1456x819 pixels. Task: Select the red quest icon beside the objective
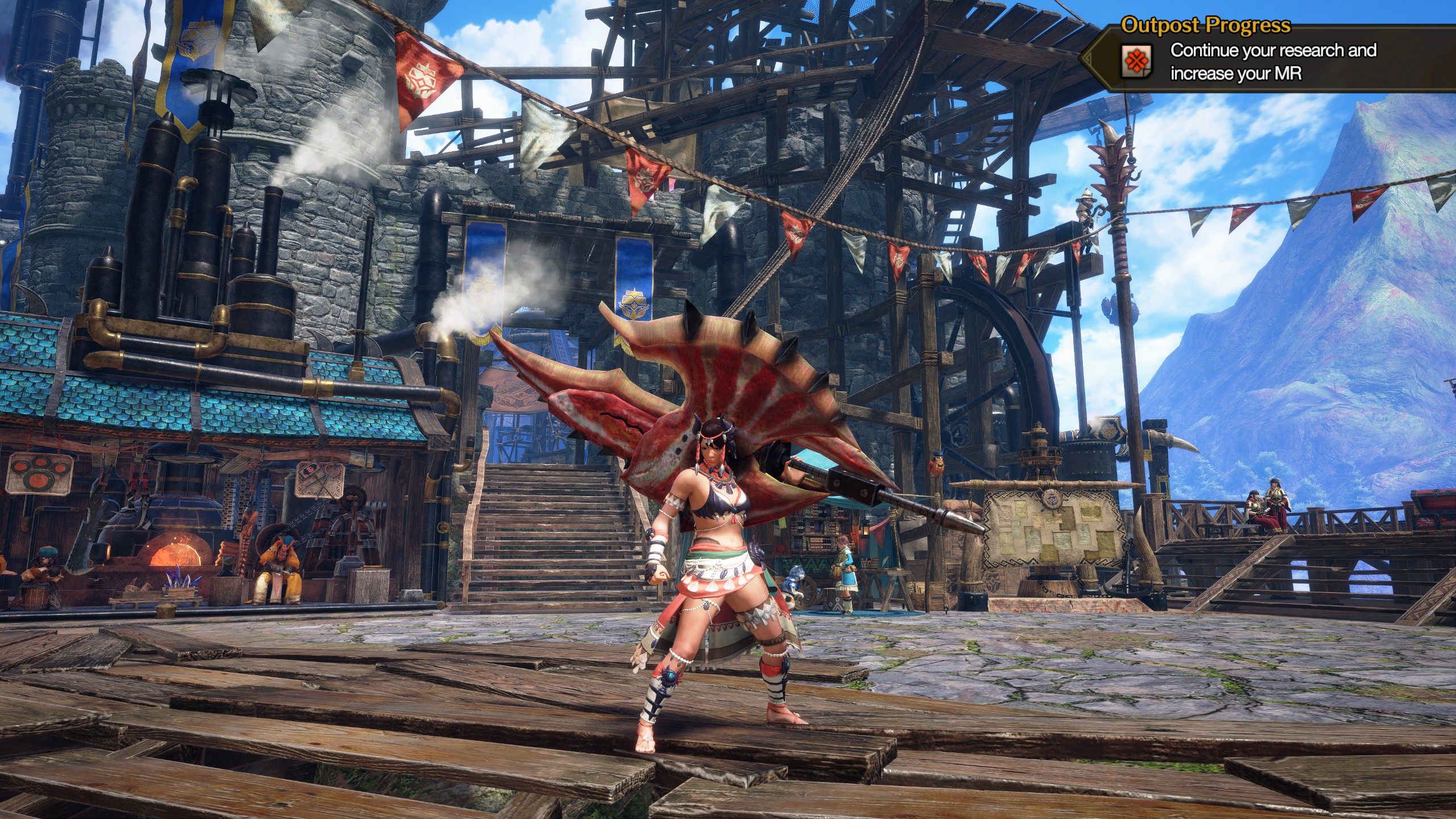click(x=1136, y=61)
